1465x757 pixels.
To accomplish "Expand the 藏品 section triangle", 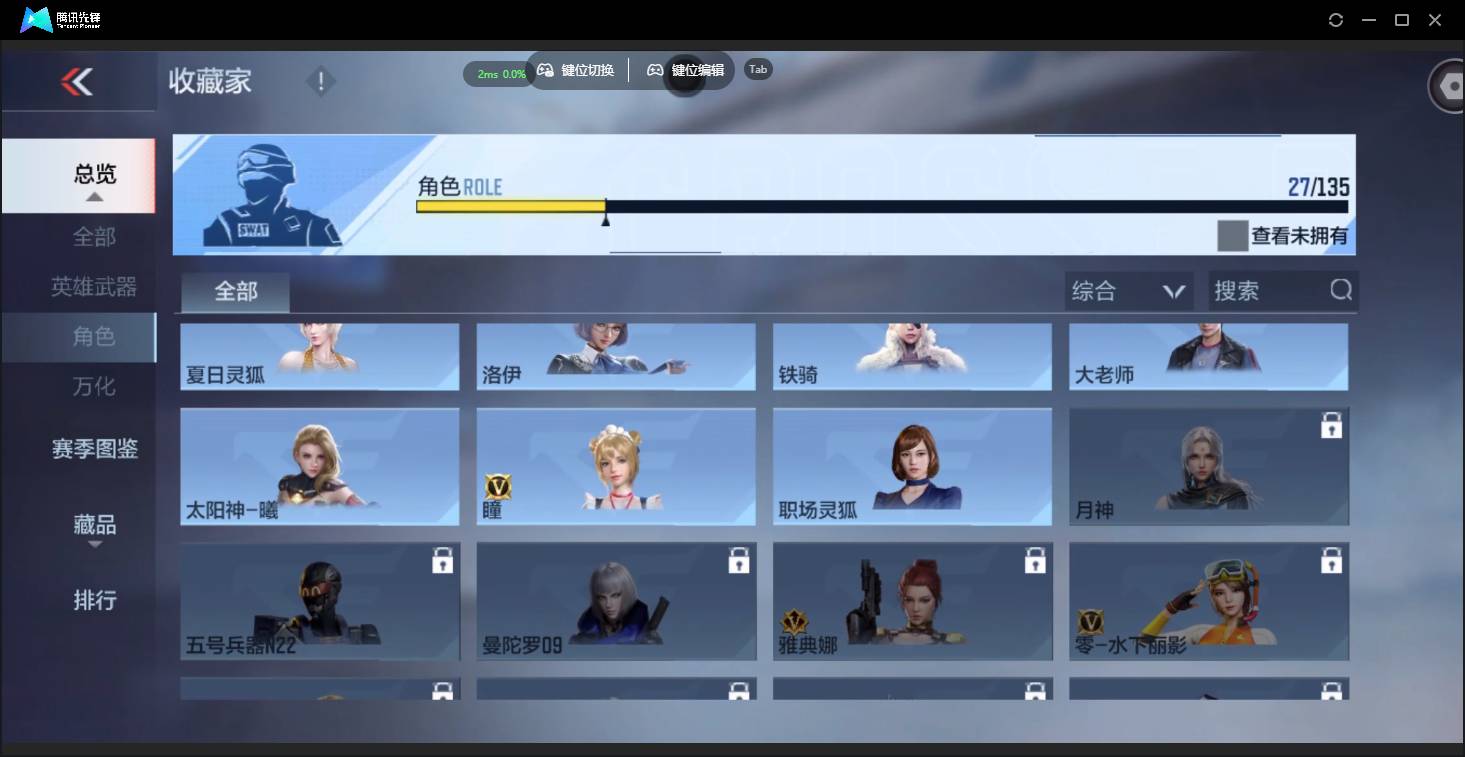I will (94, 545).
